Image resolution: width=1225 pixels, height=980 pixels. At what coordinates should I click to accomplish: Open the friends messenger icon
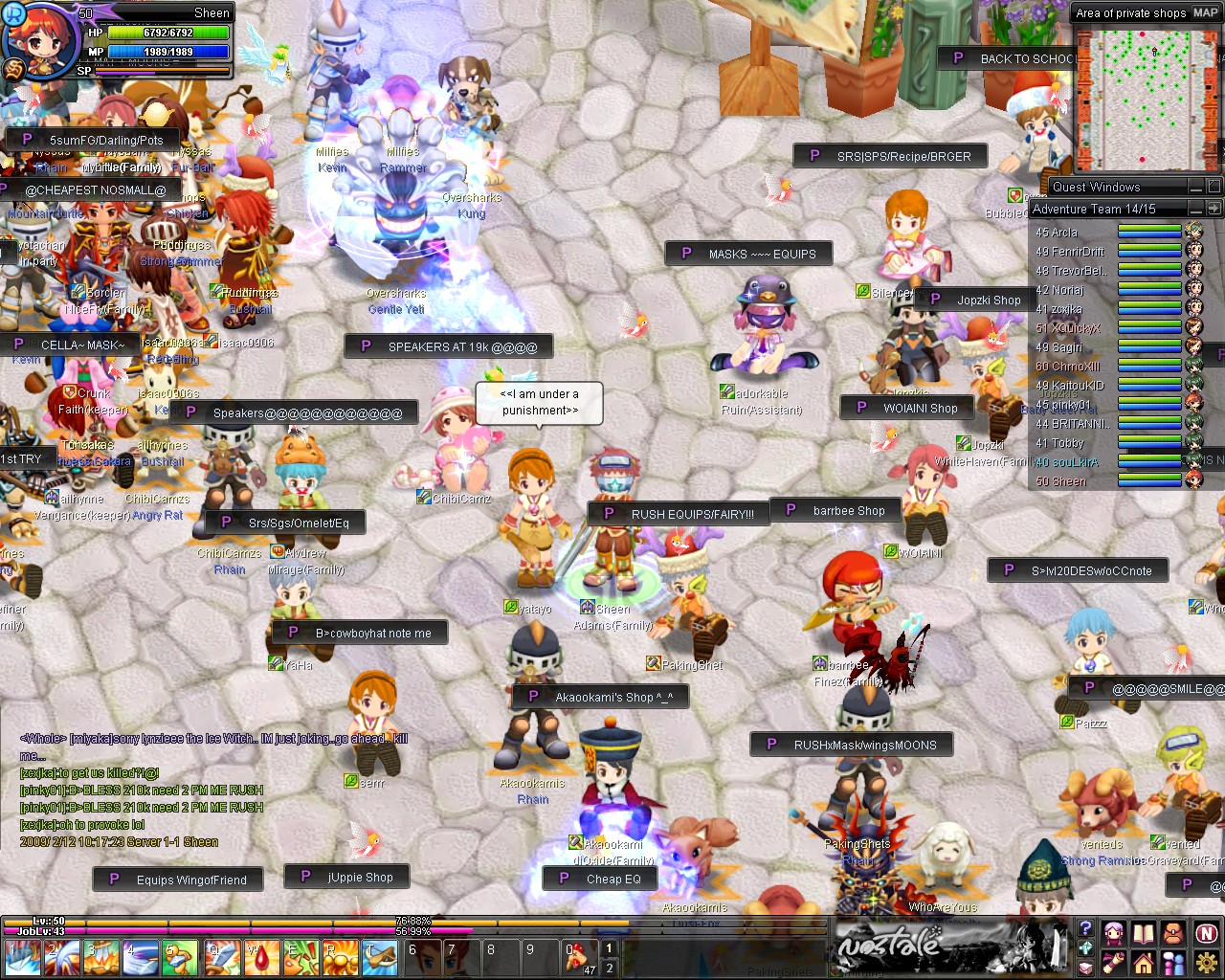[1173, 964]
